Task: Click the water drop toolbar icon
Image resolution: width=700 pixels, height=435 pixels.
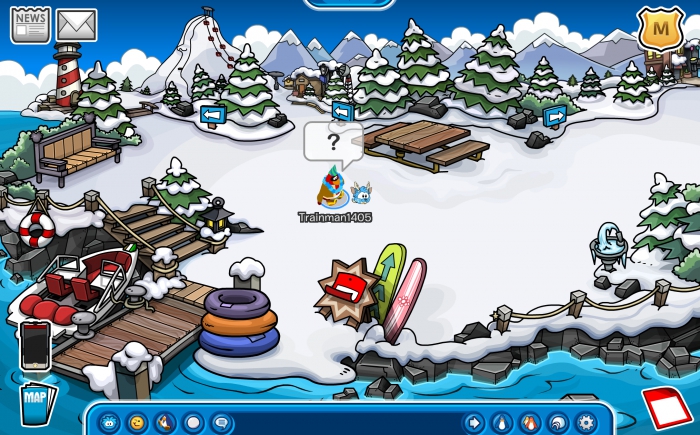Action: pos(501,423)
